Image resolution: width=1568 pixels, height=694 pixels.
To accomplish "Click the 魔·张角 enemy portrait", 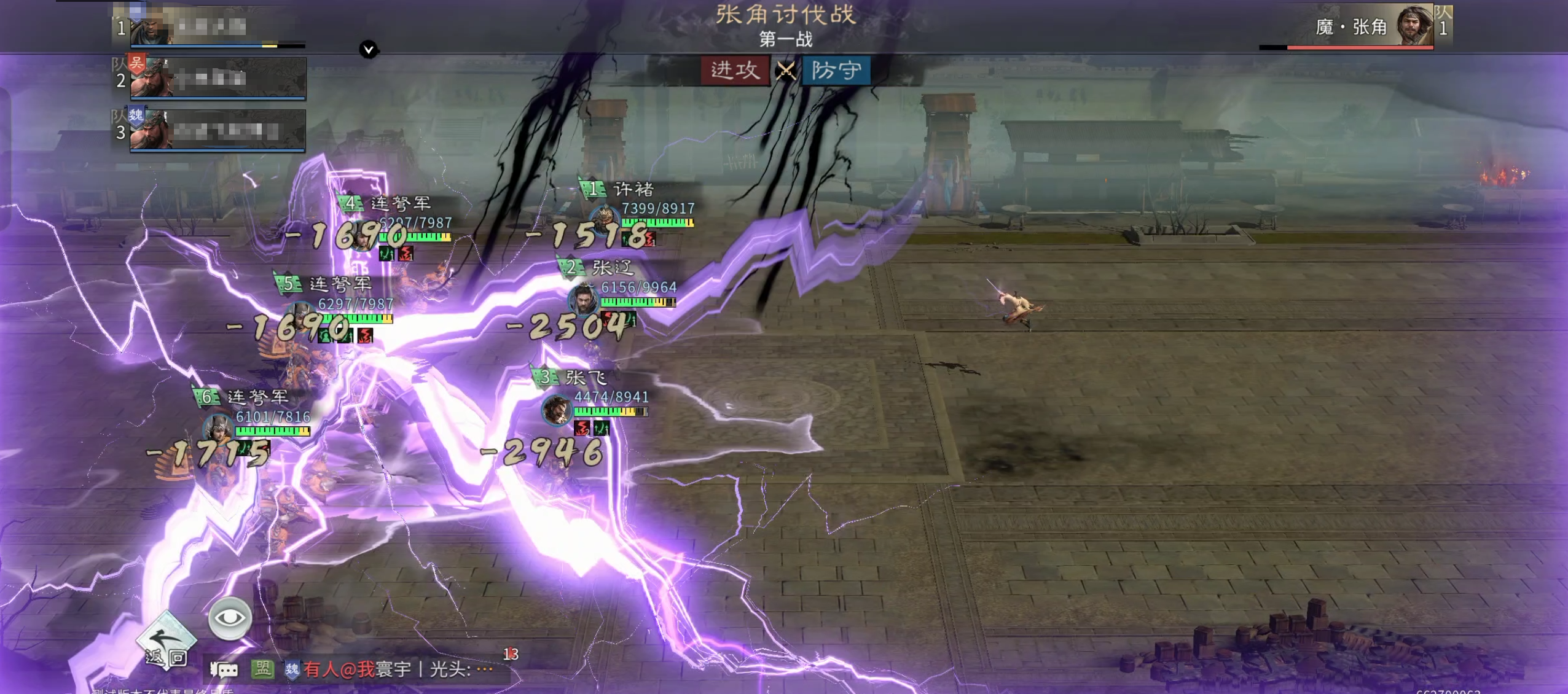I will (1414, 26).
